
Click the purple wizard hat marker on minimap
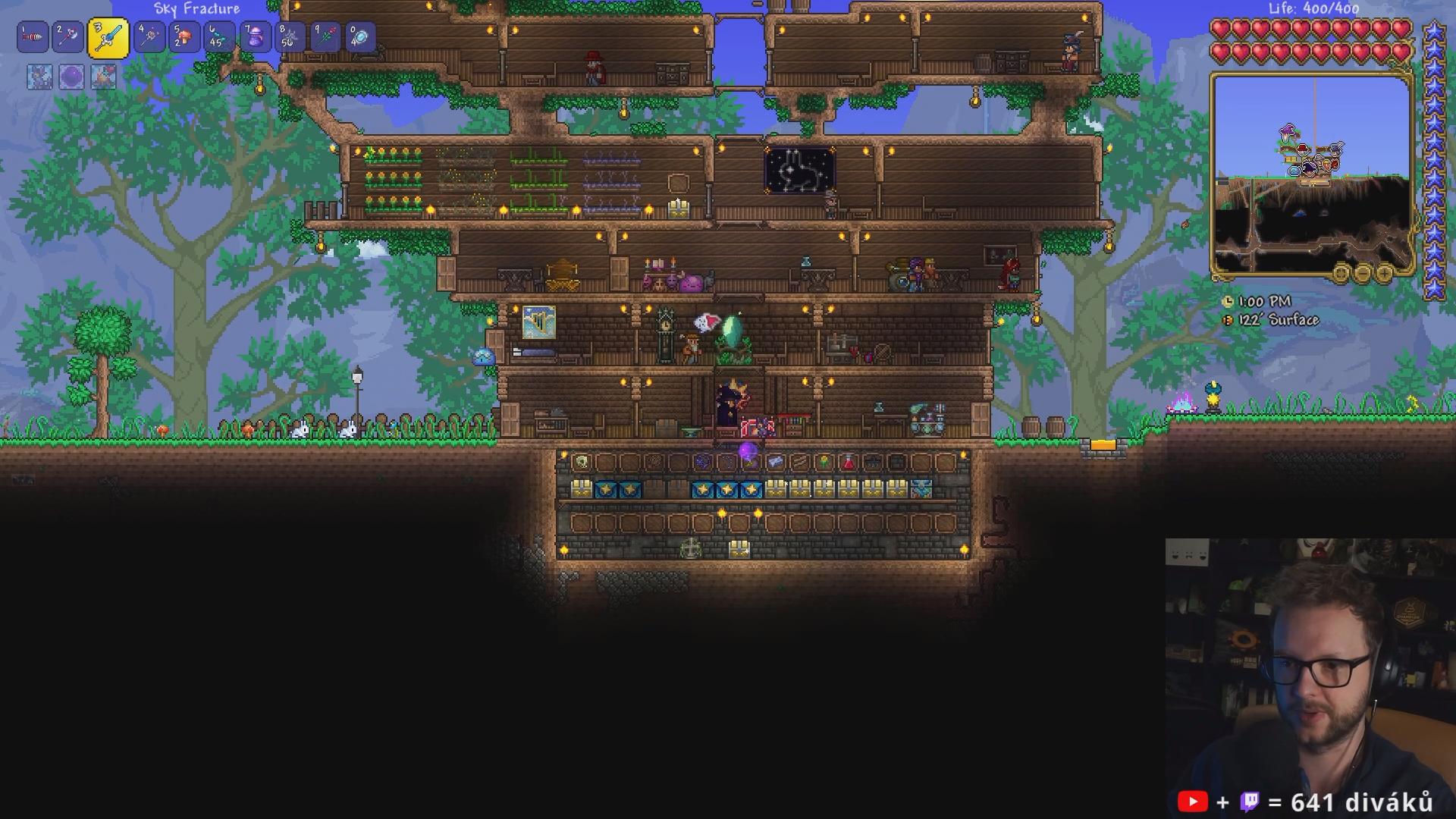point(1310,168)
